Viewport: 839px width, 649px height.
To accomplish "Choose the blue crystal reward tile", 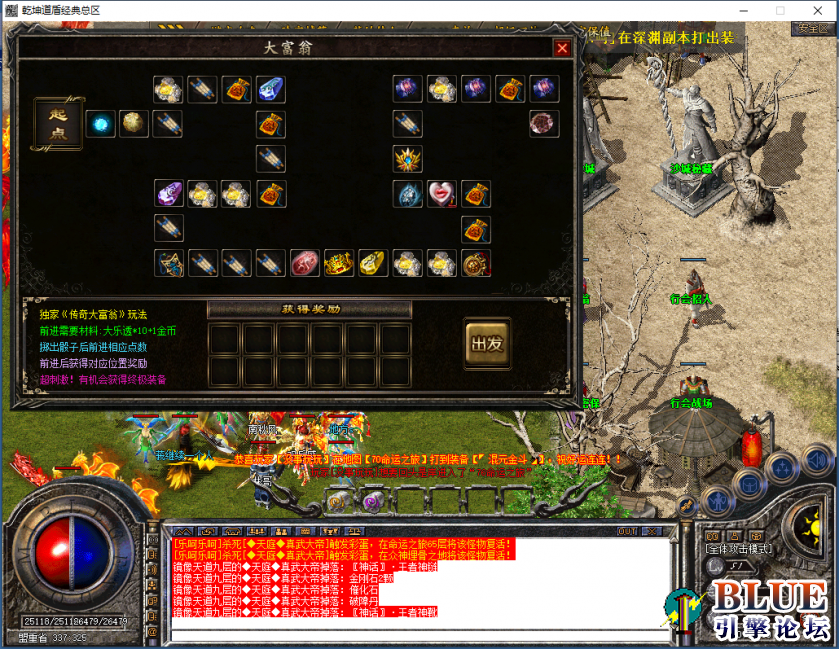I will point(270,90).
